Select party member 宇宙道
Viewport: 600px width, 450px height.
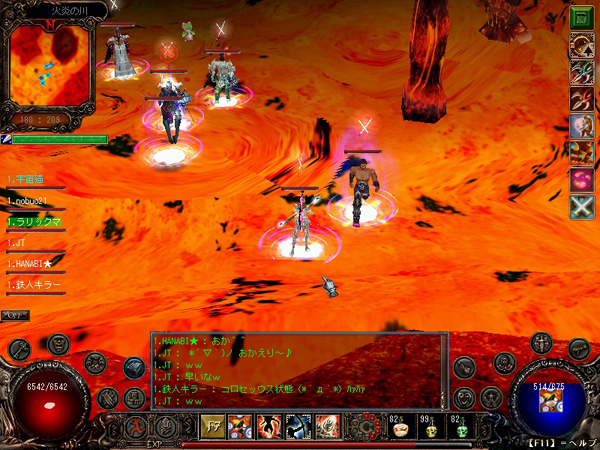27,180
